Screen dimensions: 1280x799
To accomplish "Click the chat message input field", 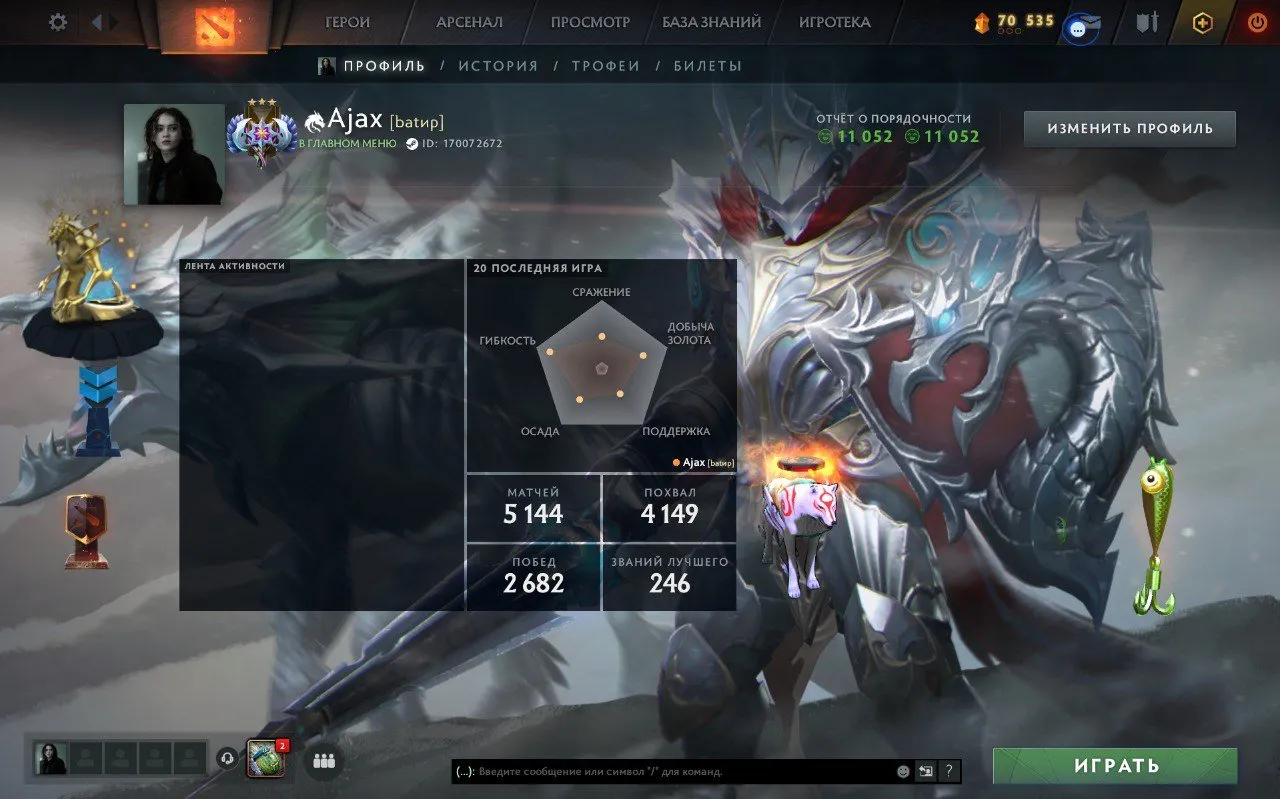I will tap(670, 771).
